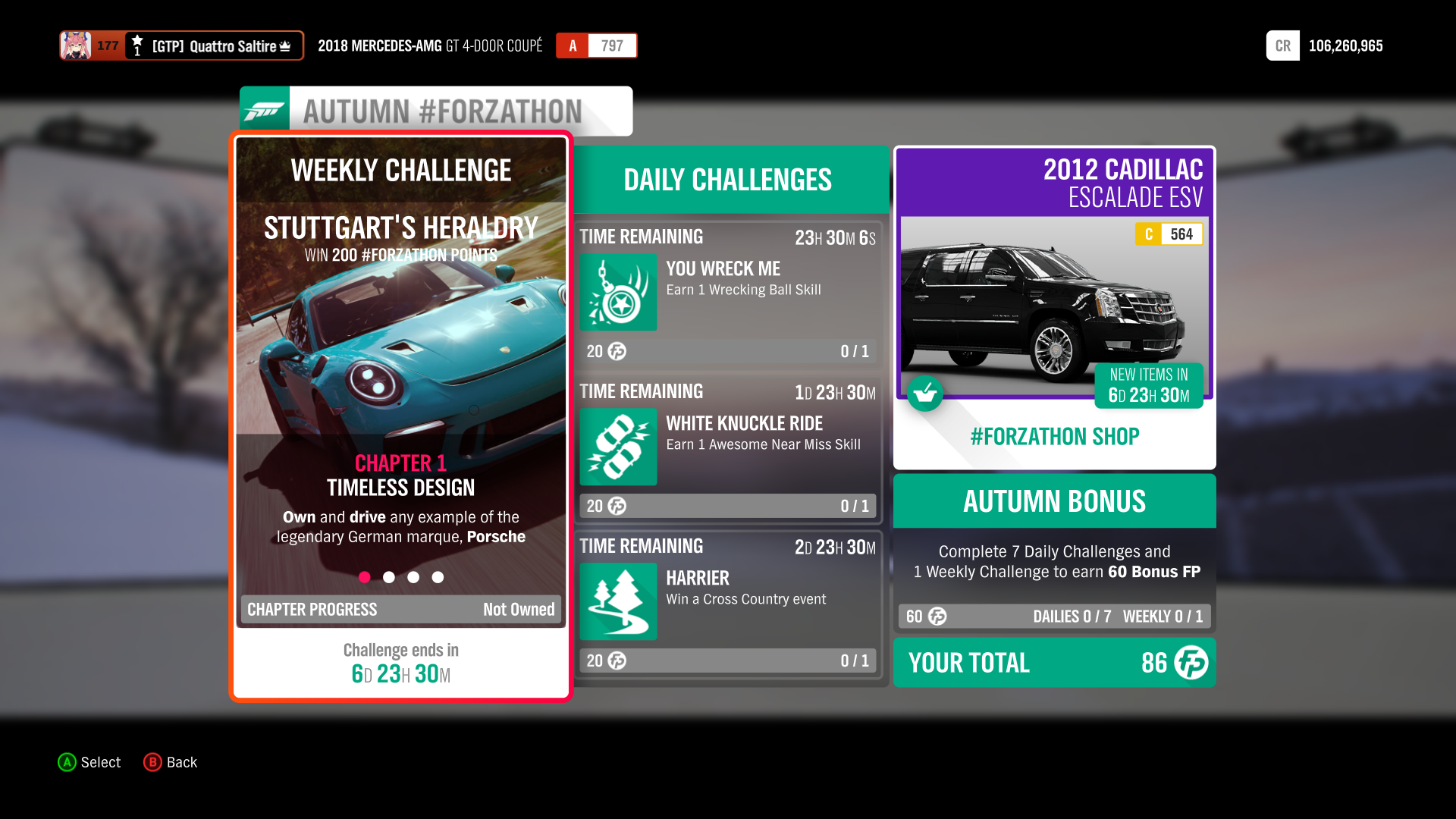Viewport: 1456px width, 819px height.
Task: Open the player gamertag banner menu
Action: (x=182, y=45)
